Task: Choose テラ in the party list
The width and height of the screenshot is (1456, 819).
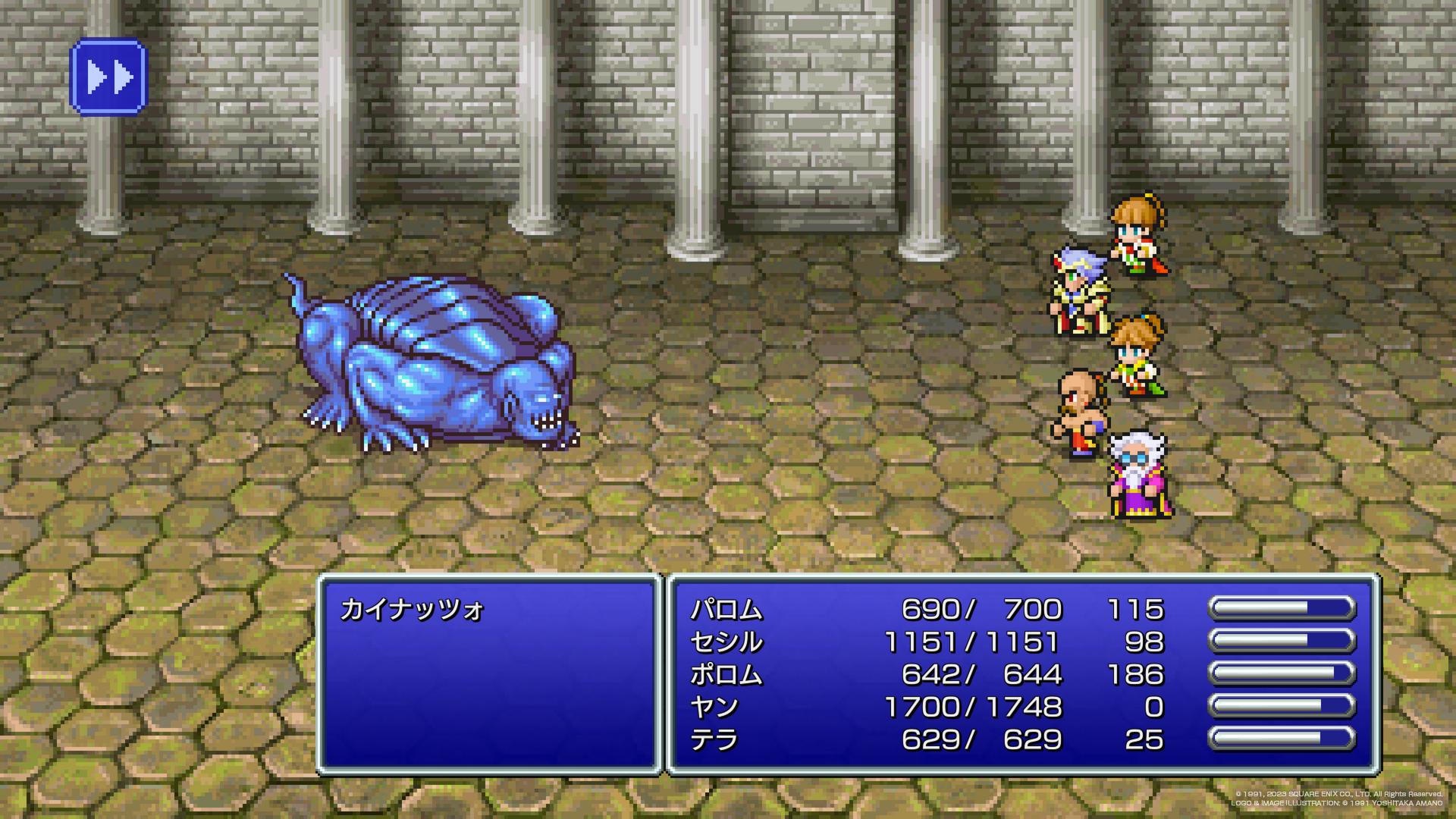Action: (x=714, y=740)
